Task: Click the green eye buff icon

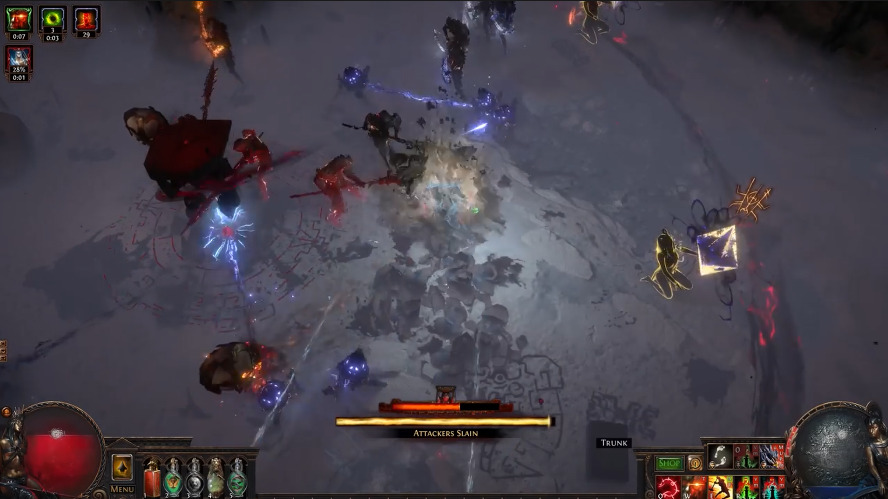Action: pyautogui.click(x=52, y=18)
